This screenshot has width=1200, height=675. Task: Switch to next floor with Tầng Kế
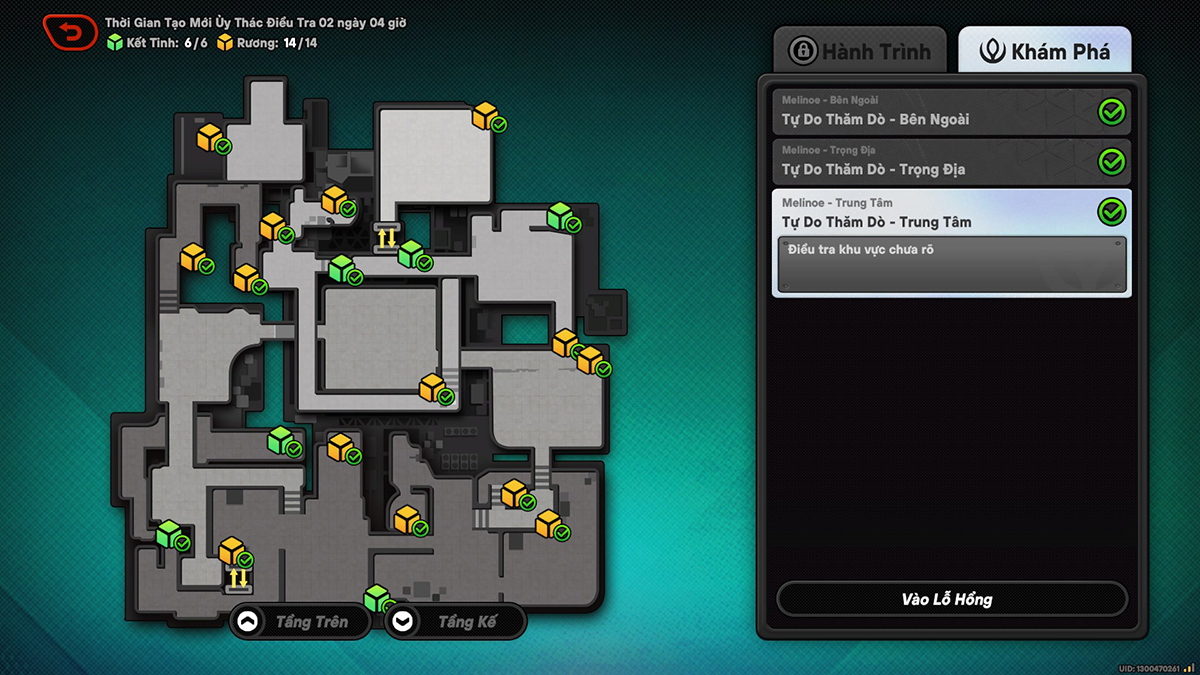(455, 622)
